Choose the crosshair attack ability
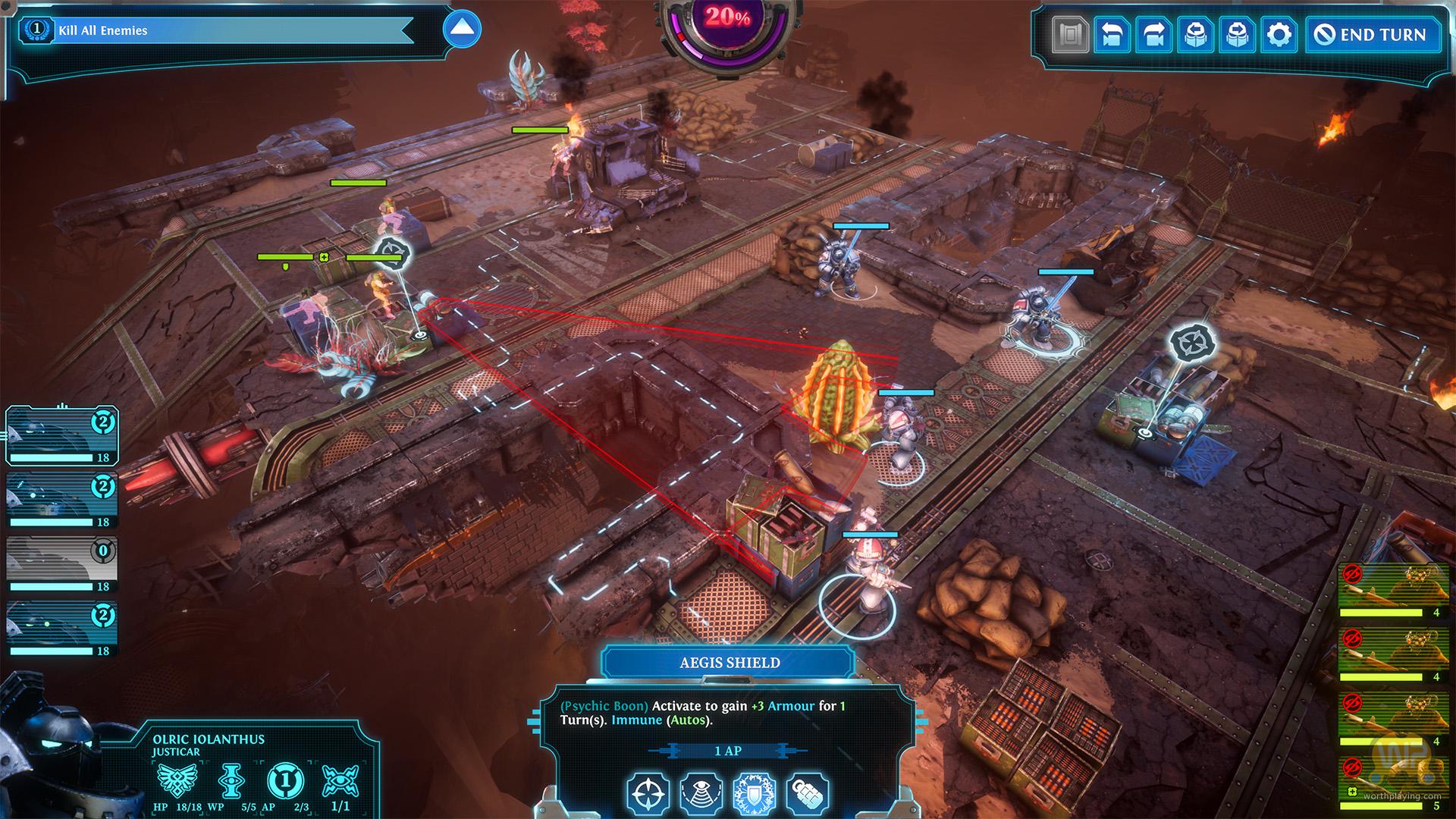1456x819 pixels. tap(648, 792)
